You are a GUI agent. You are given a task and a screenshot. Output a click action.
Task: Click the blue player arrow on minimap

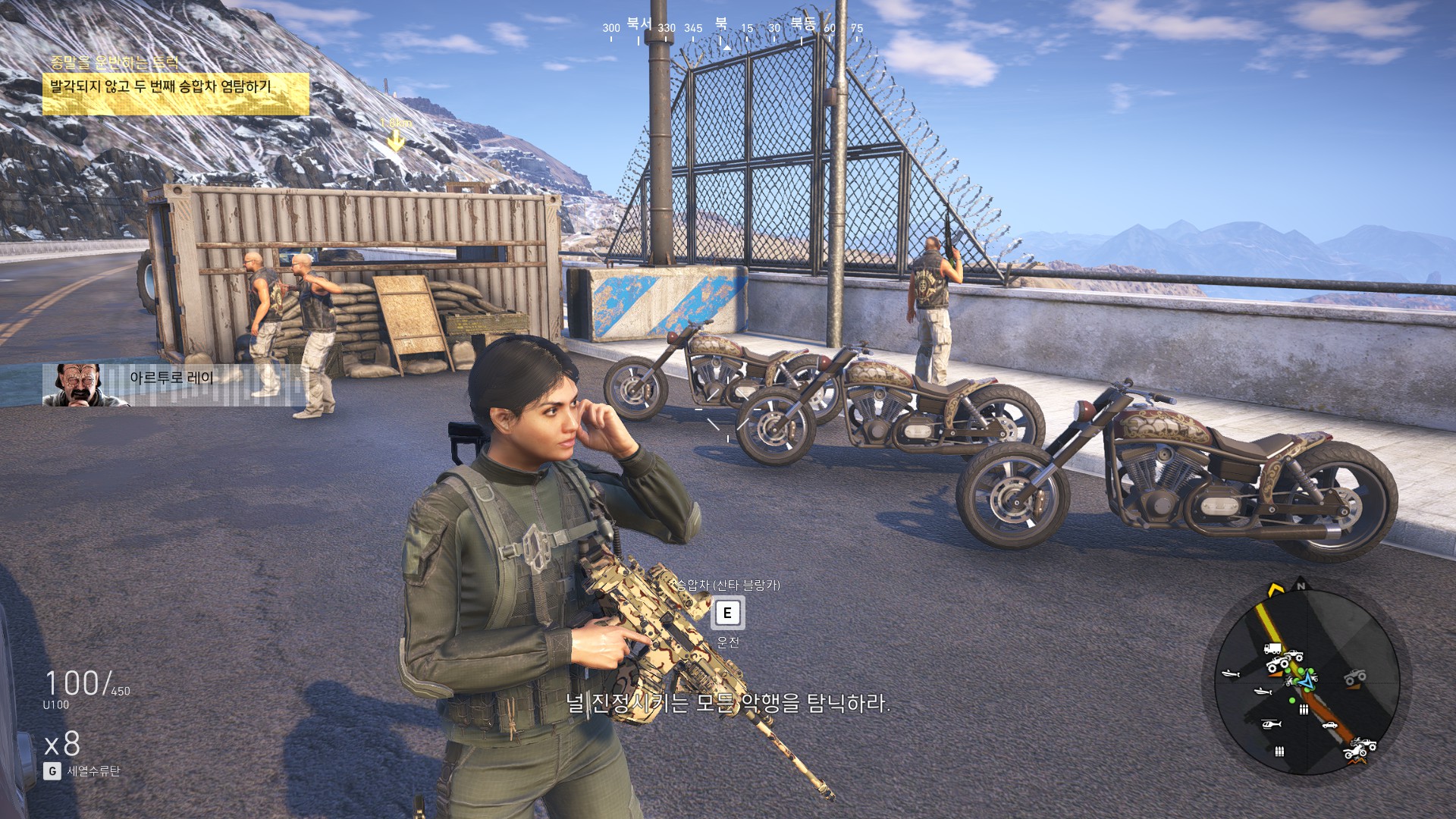[1306, 681]
